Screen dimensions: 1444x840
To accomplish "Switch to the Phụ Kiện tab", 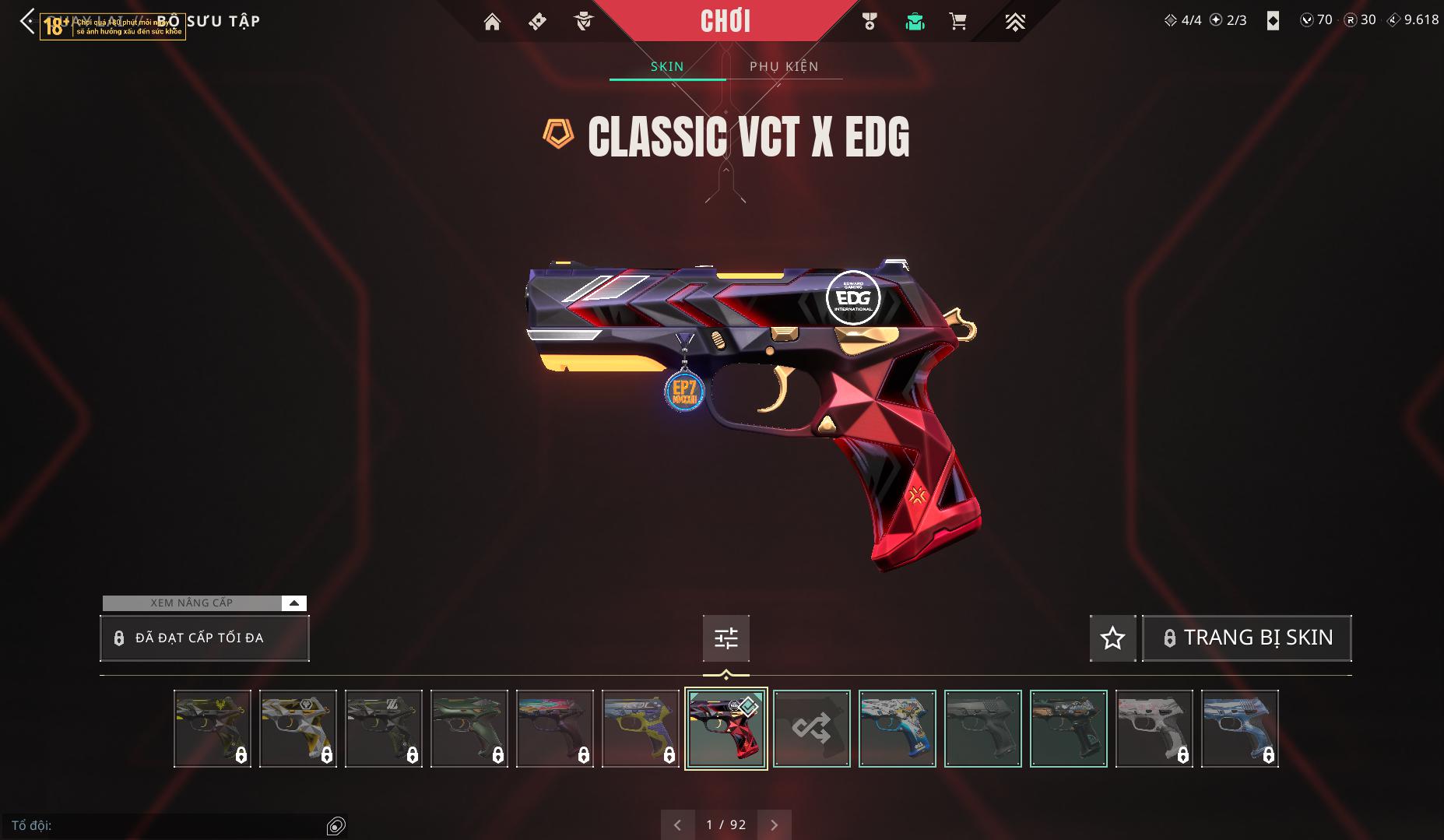I will pos(784,66).
